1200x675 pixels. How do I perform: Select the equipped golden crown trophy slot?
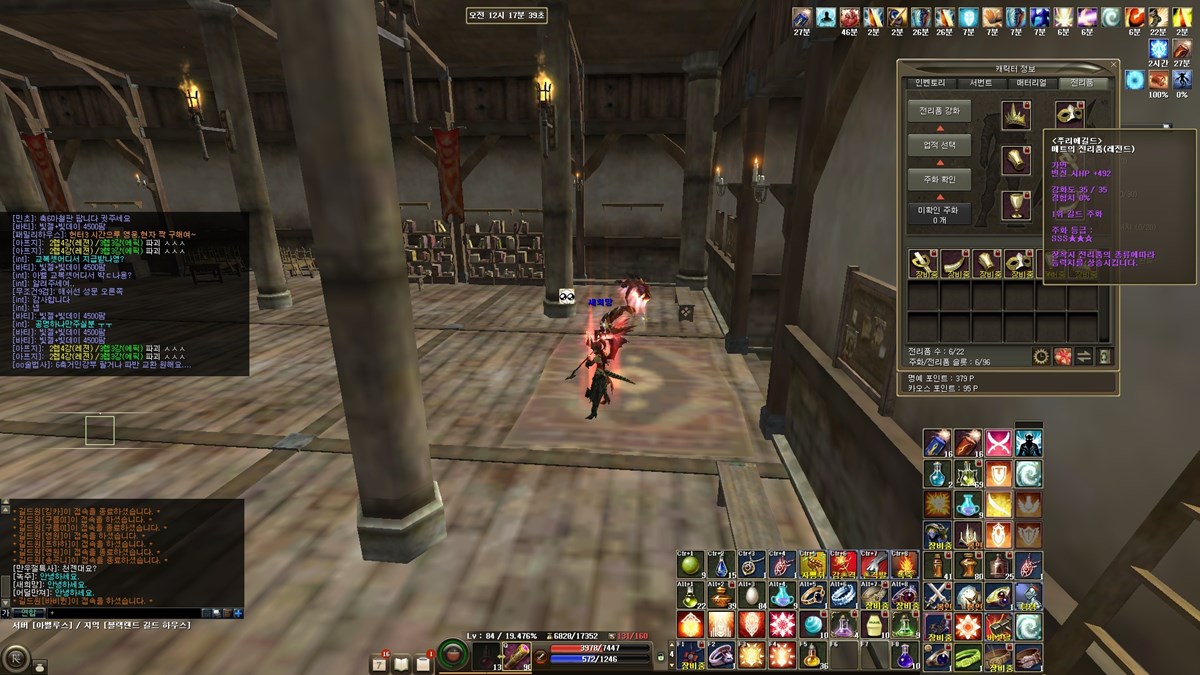coord(1017,115)
